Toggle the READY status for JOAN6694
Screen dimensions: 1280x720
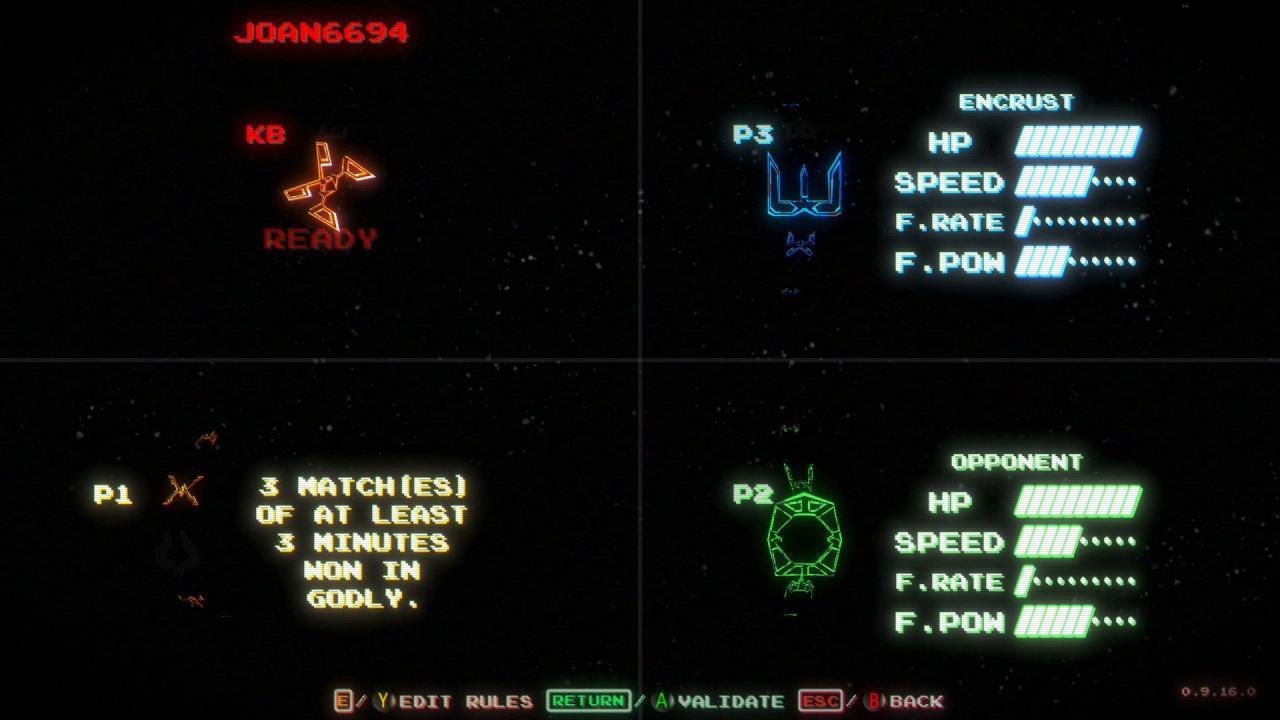click(320, 240)
